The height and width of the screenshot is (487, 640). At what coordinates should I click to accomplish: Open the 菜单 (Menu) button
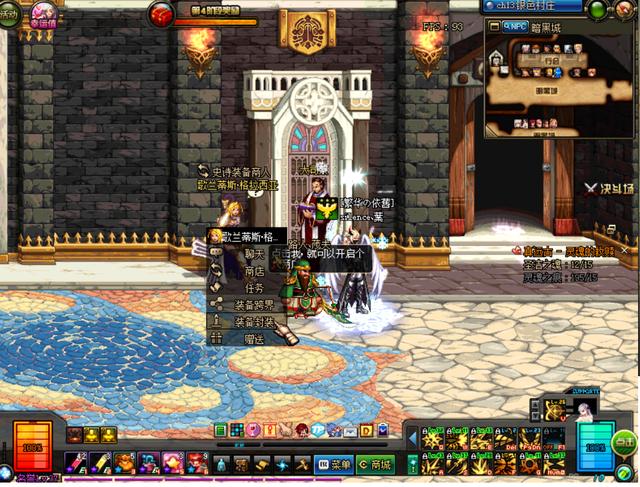click(334, 465)
